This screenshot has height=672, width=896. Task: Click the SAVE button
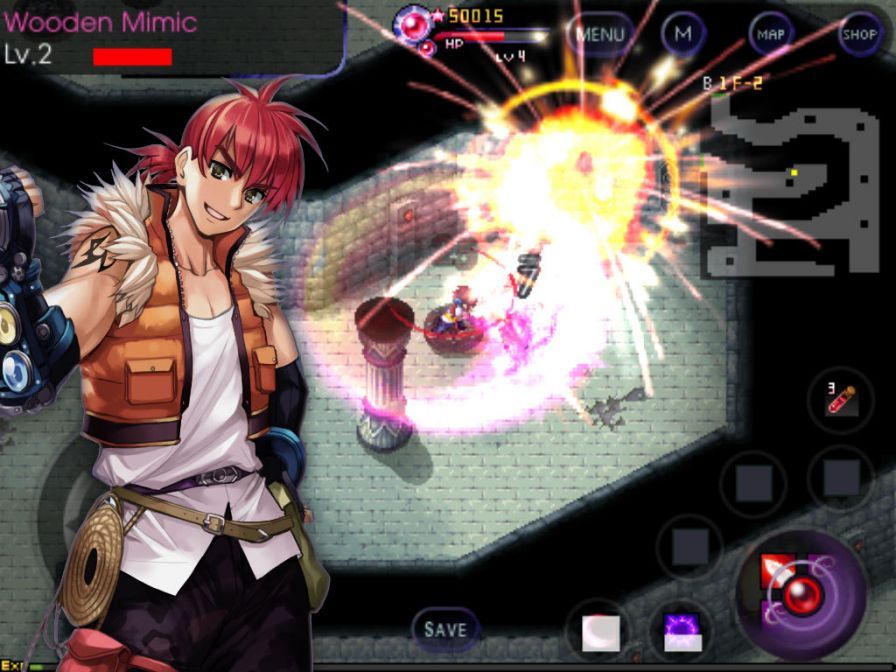click(445, 629)
